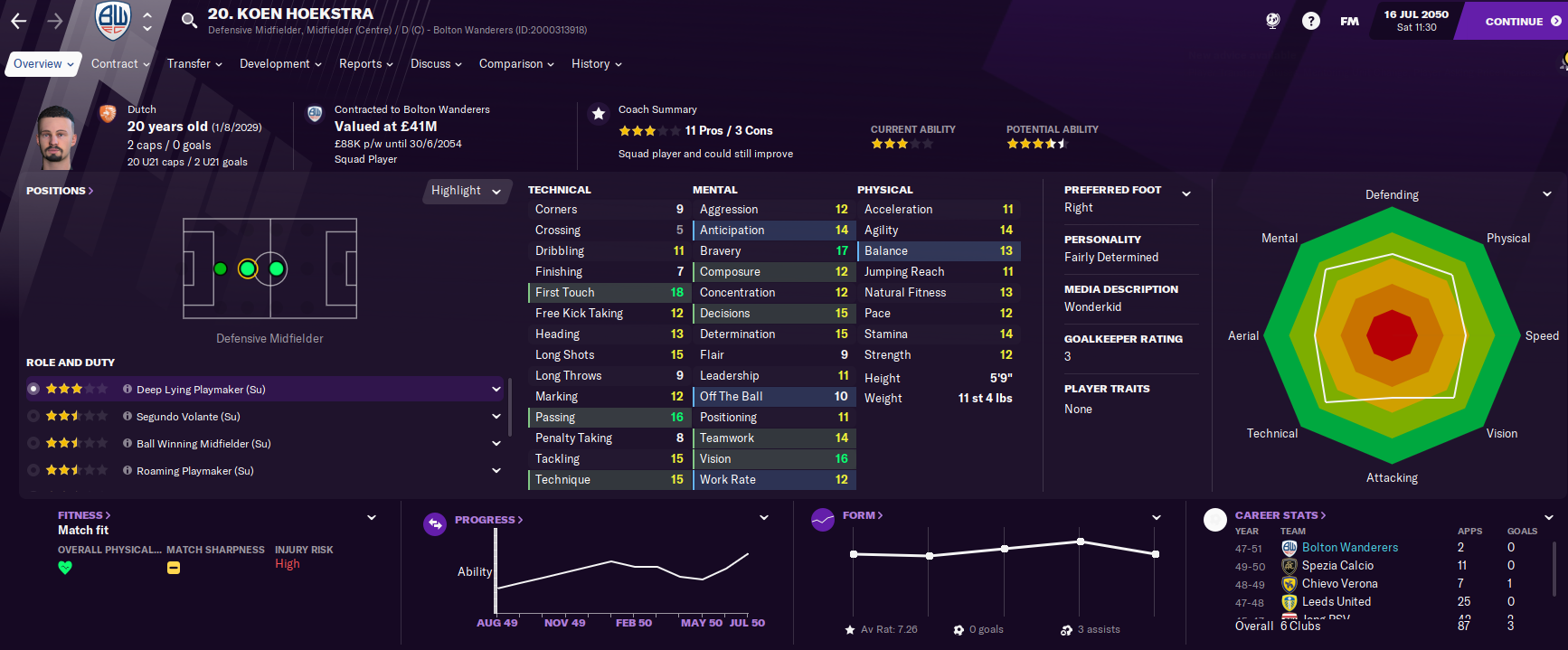Open the FM menu

point(1349,21)
